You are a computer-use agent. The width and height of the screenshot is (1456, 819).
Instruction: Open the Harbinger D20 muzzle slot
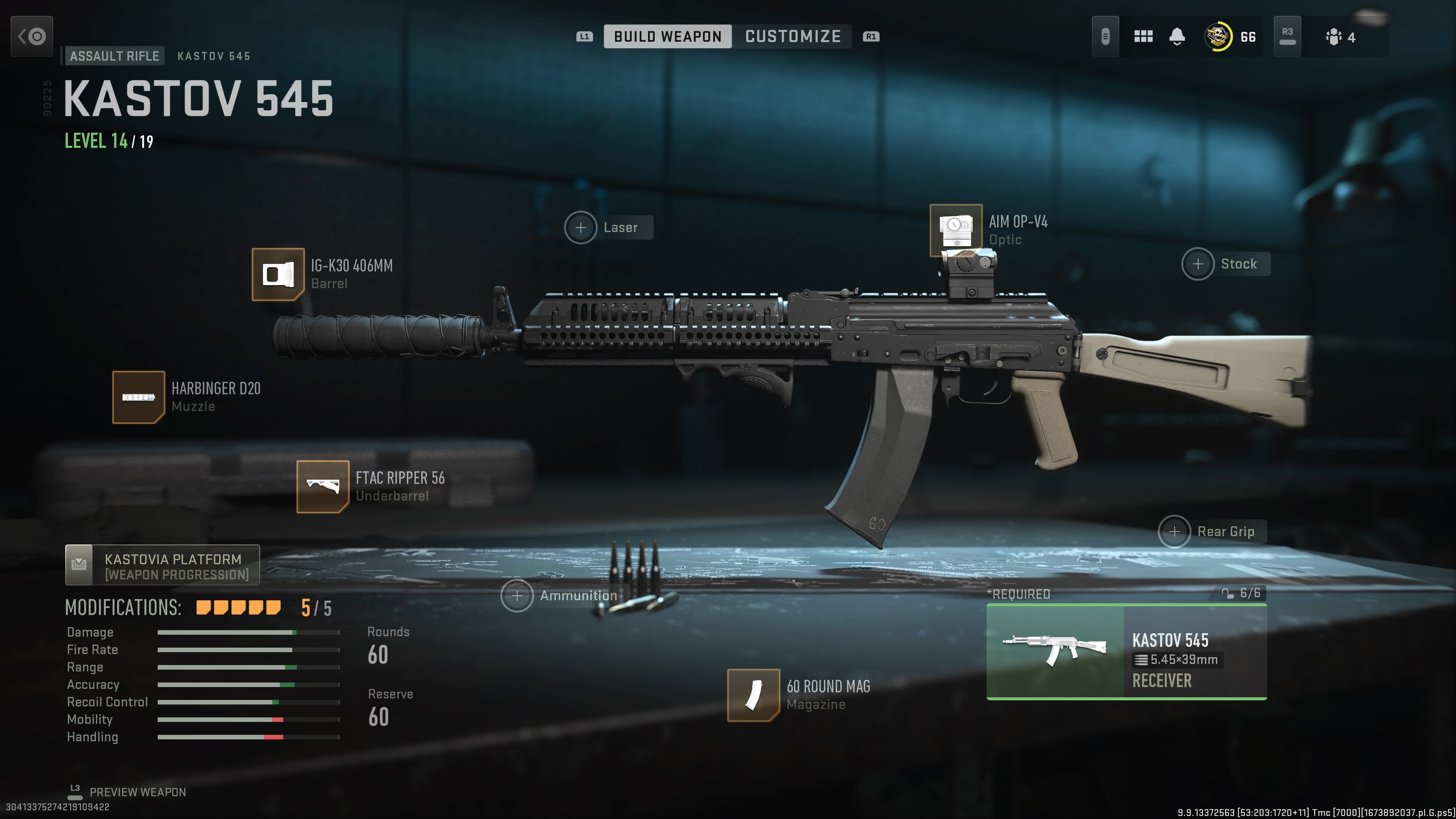(x=138, y=397)
